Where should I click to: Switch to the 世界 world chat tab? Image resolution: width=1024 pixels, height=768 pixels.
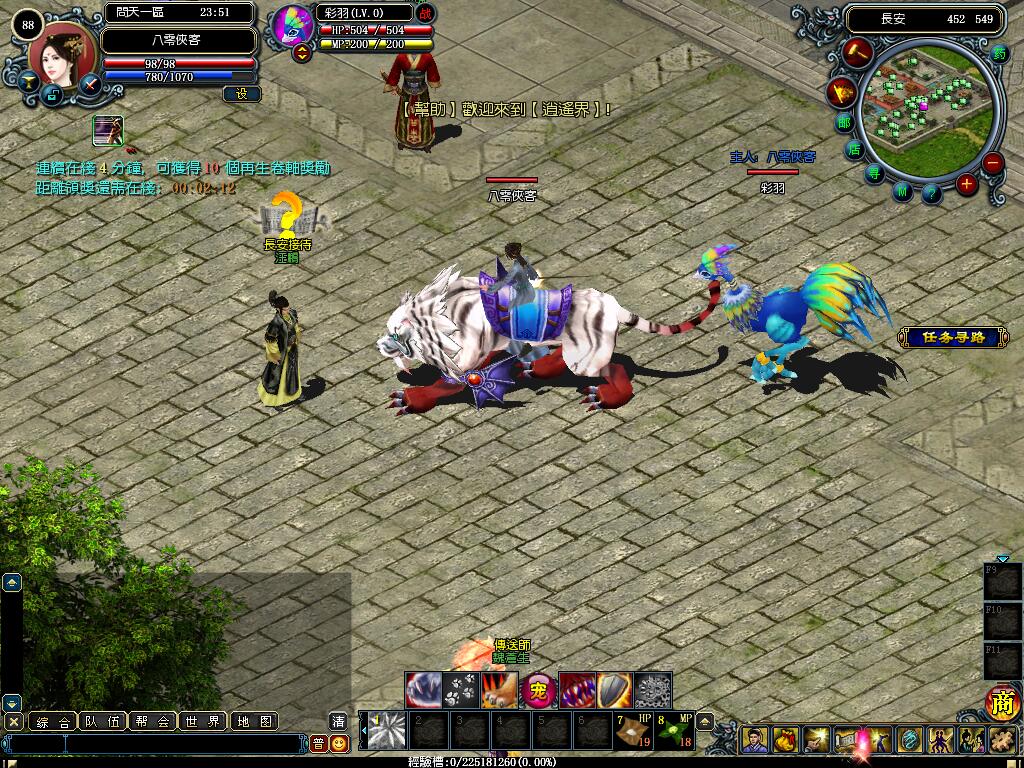[x=203, y=721]
